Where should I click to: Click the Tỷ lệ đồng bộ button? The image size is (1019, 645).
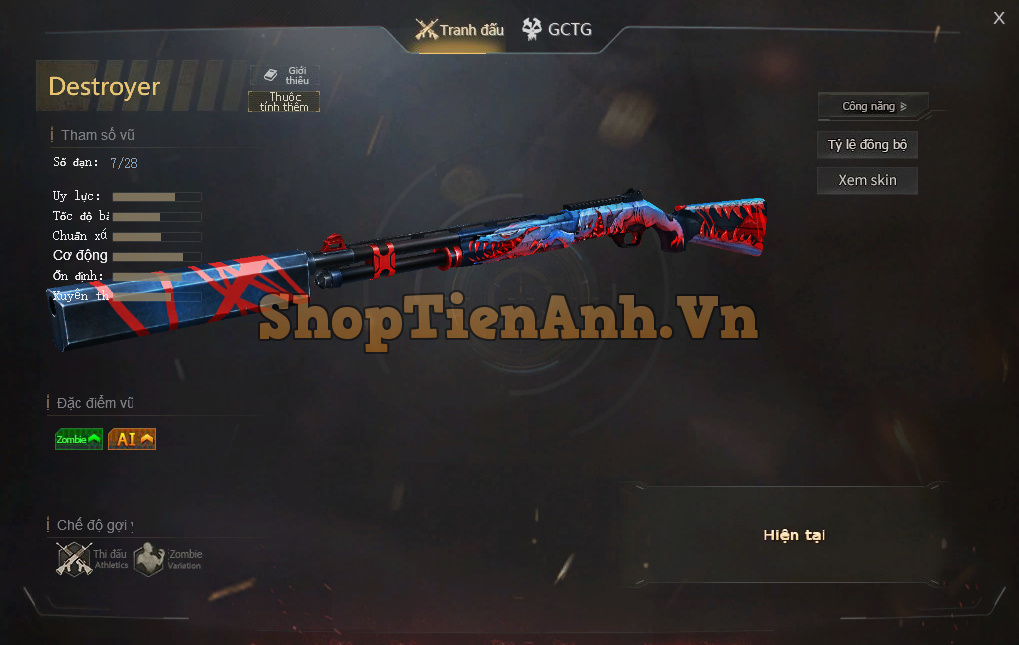[x=867, y=145]
